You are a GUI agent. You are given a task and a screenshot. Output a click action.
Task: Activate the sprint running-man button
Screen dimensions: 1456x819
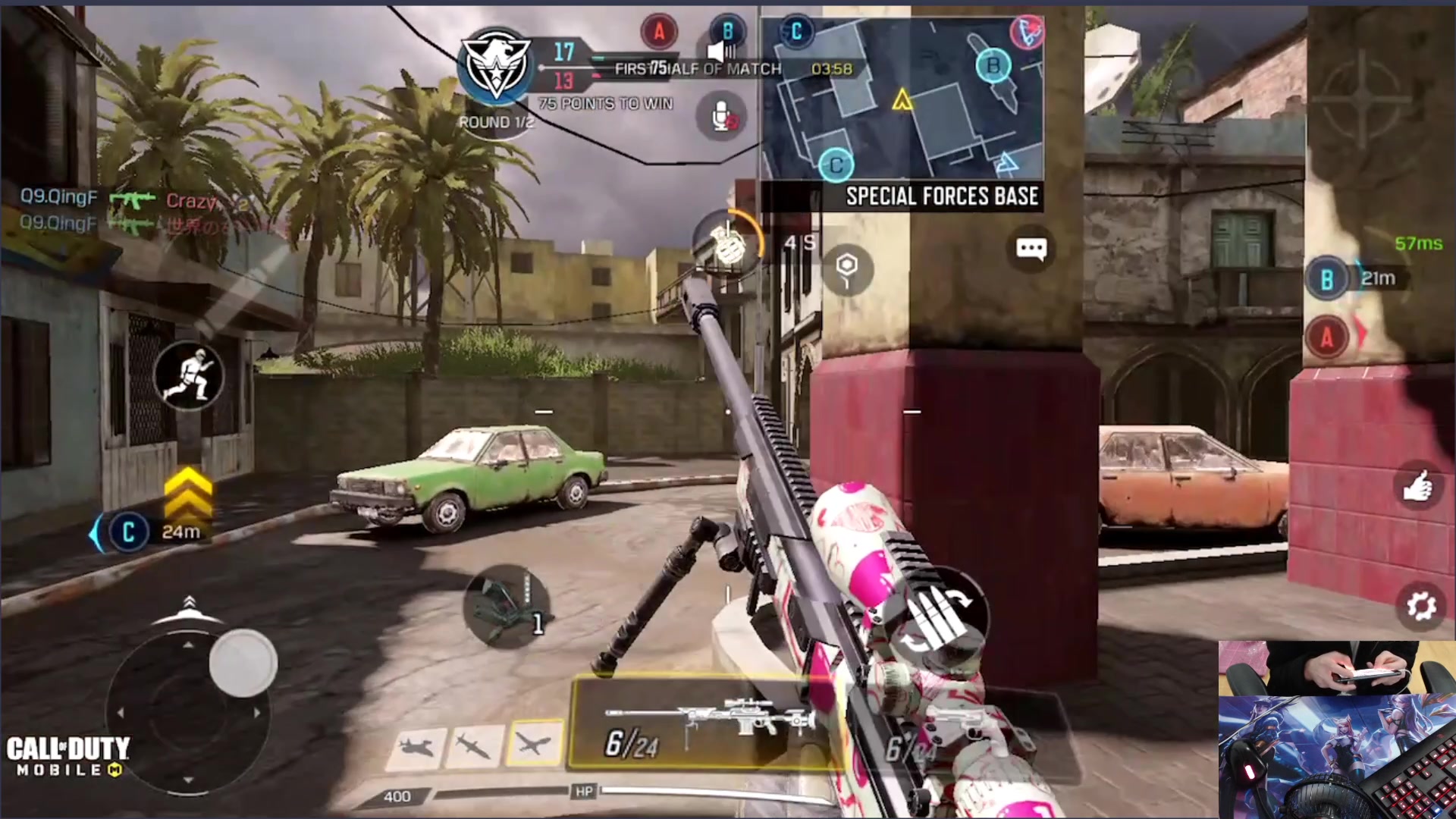click(189, 375)
